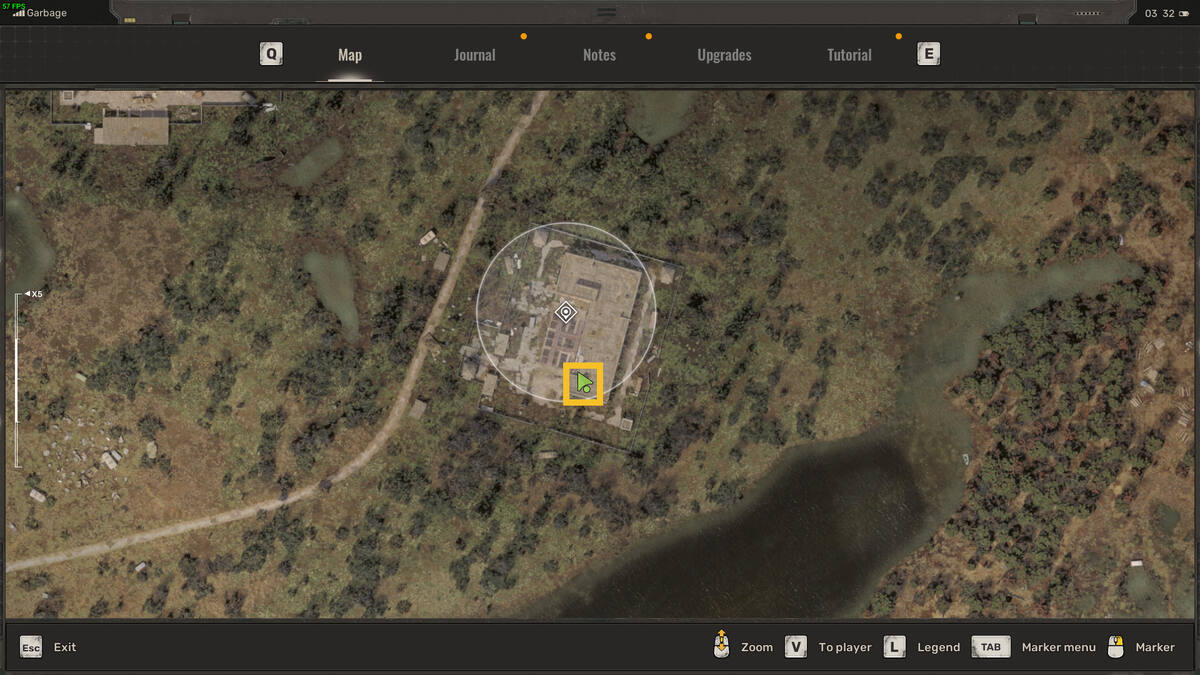Select the Upgrades tab

click(x=724, y=55)
